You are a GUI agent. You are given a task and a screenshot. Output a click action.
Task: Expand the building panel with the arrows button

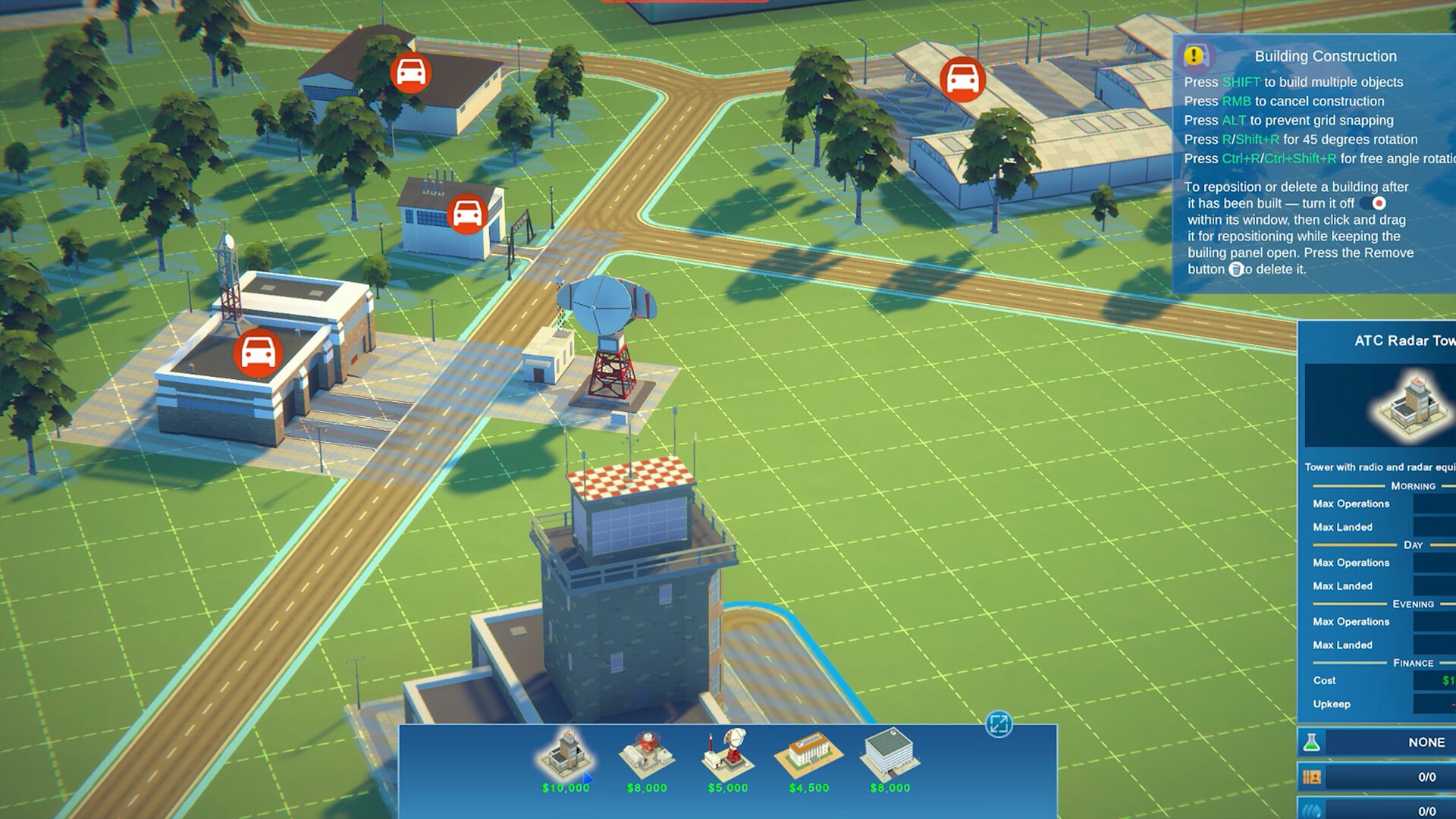click(999, 724)
